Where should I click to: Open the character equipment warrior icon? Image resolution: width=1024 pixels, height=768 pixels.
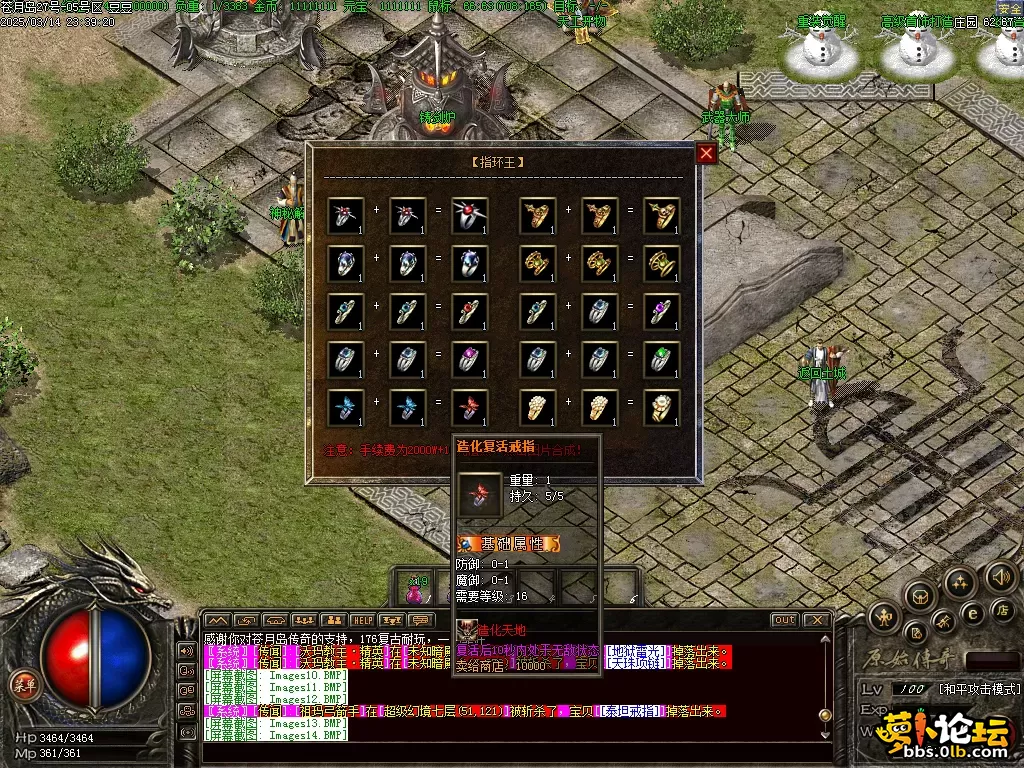click(884, 616)
